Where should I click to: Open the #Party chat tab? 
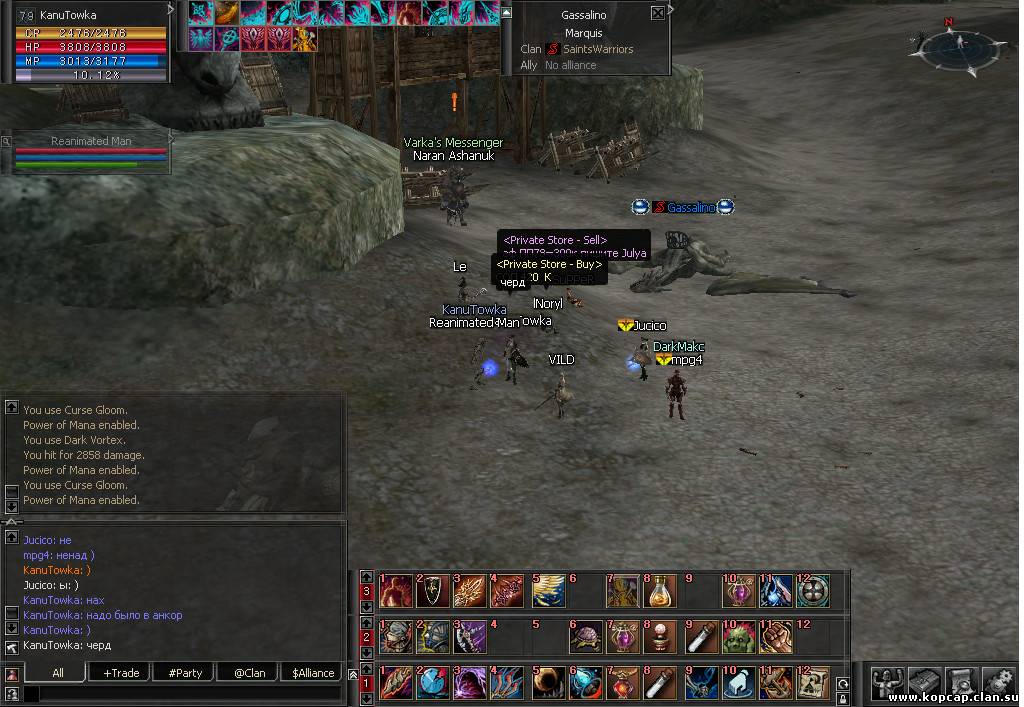coord(185,673)
